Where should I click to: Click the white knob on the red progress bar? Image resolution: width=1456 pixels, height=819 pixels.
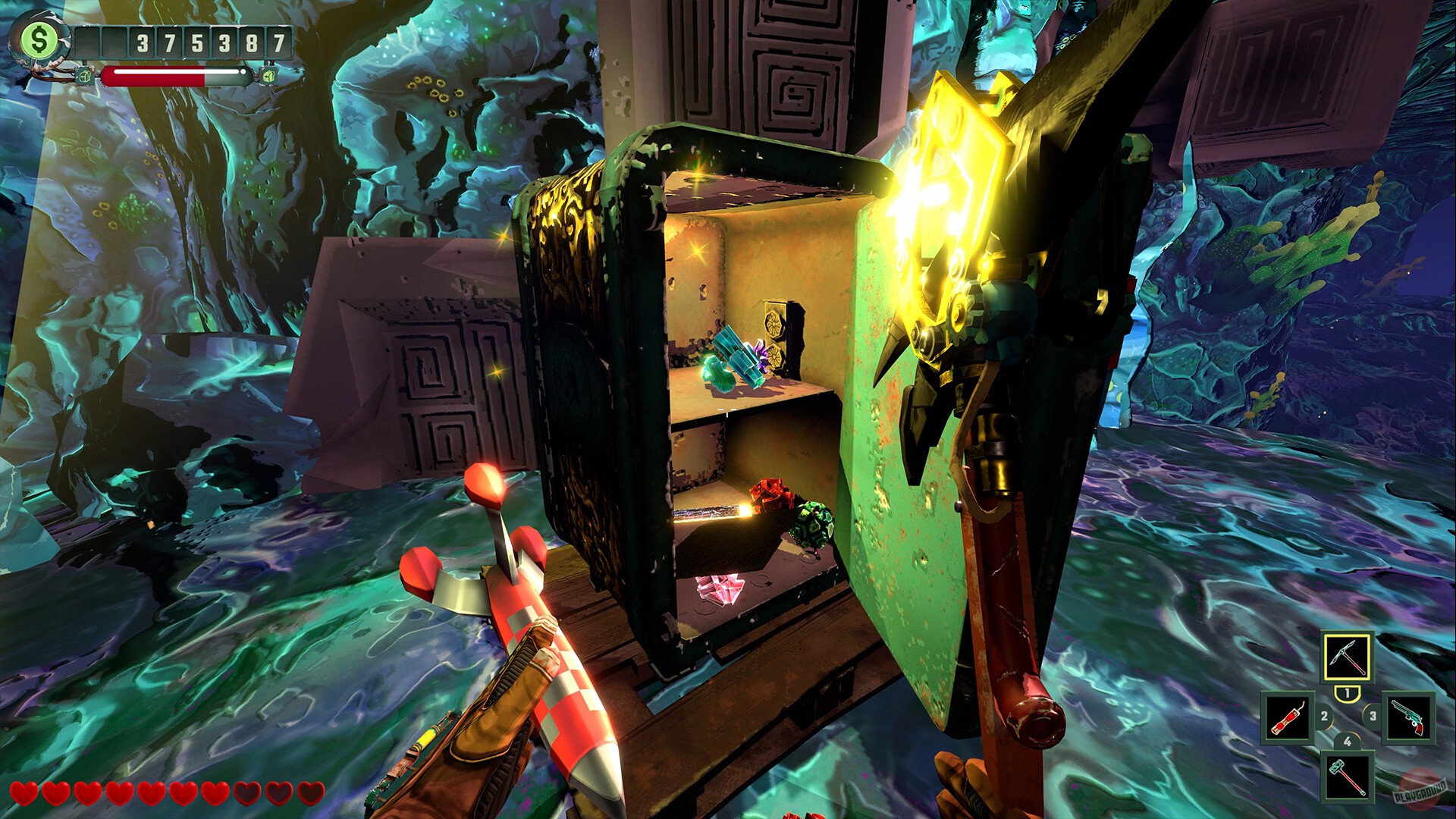click(243, 72)
